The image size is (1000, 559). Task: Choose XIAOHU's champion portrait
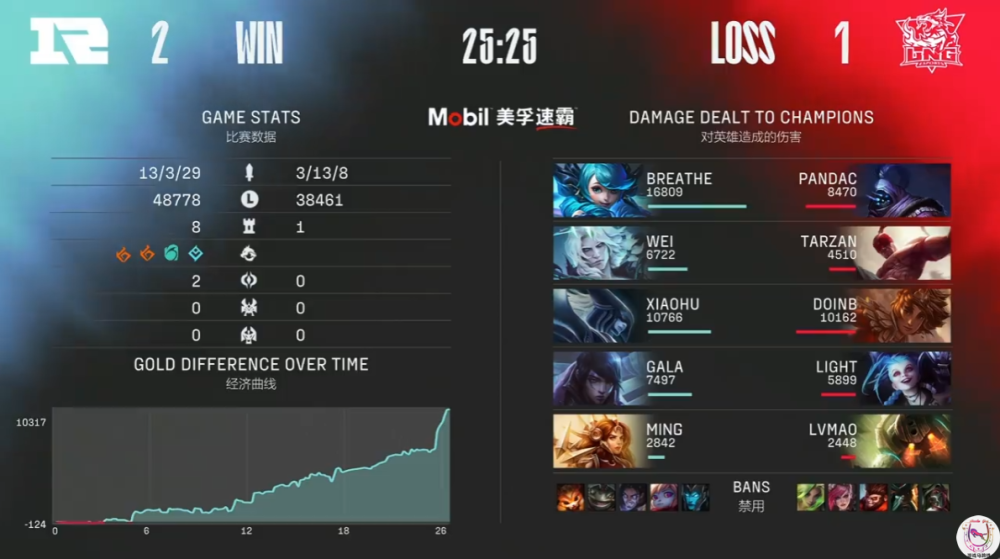[597, 316]
